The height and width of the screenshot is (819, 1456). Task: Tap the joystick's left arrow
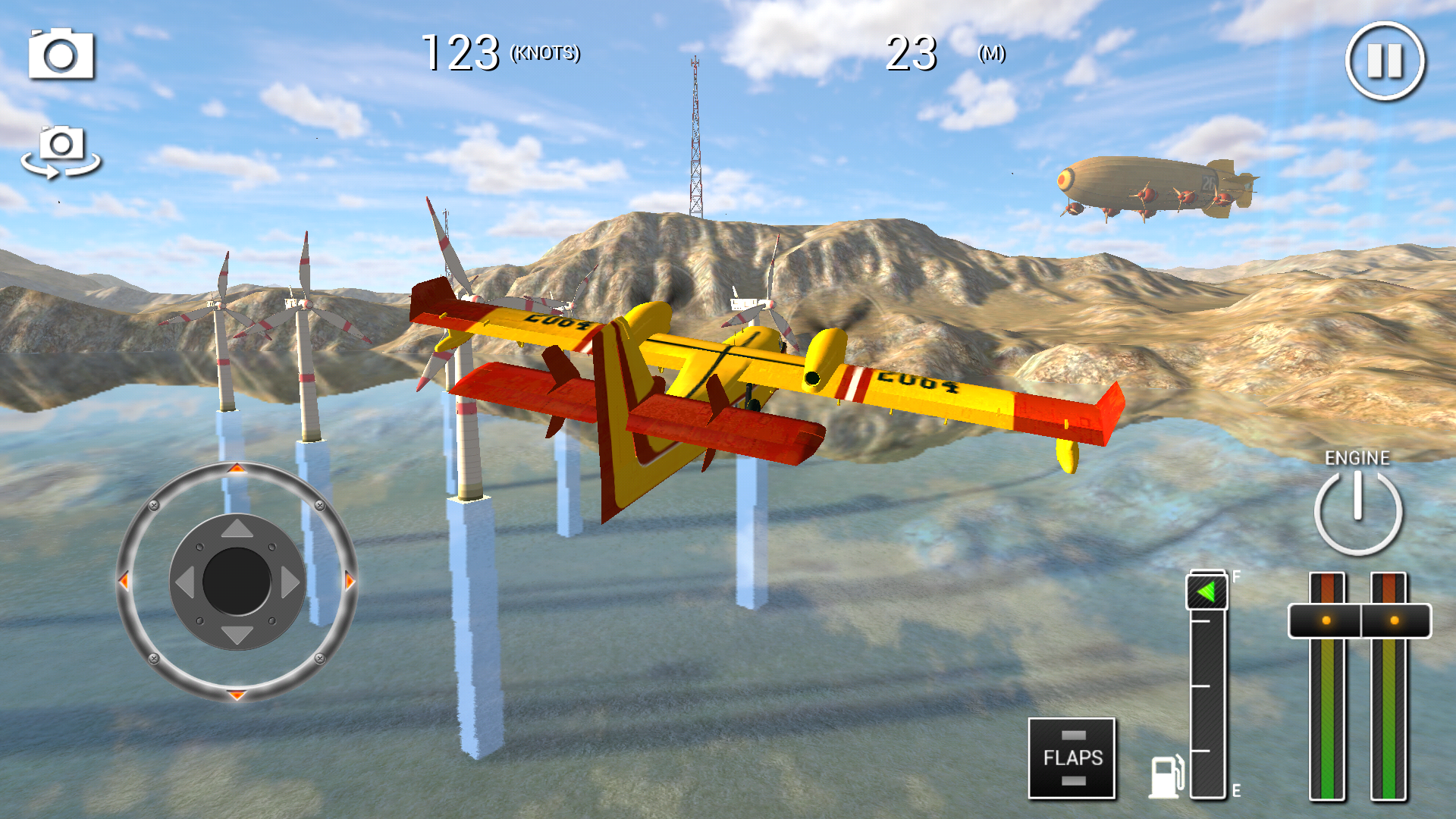(184, 582)
